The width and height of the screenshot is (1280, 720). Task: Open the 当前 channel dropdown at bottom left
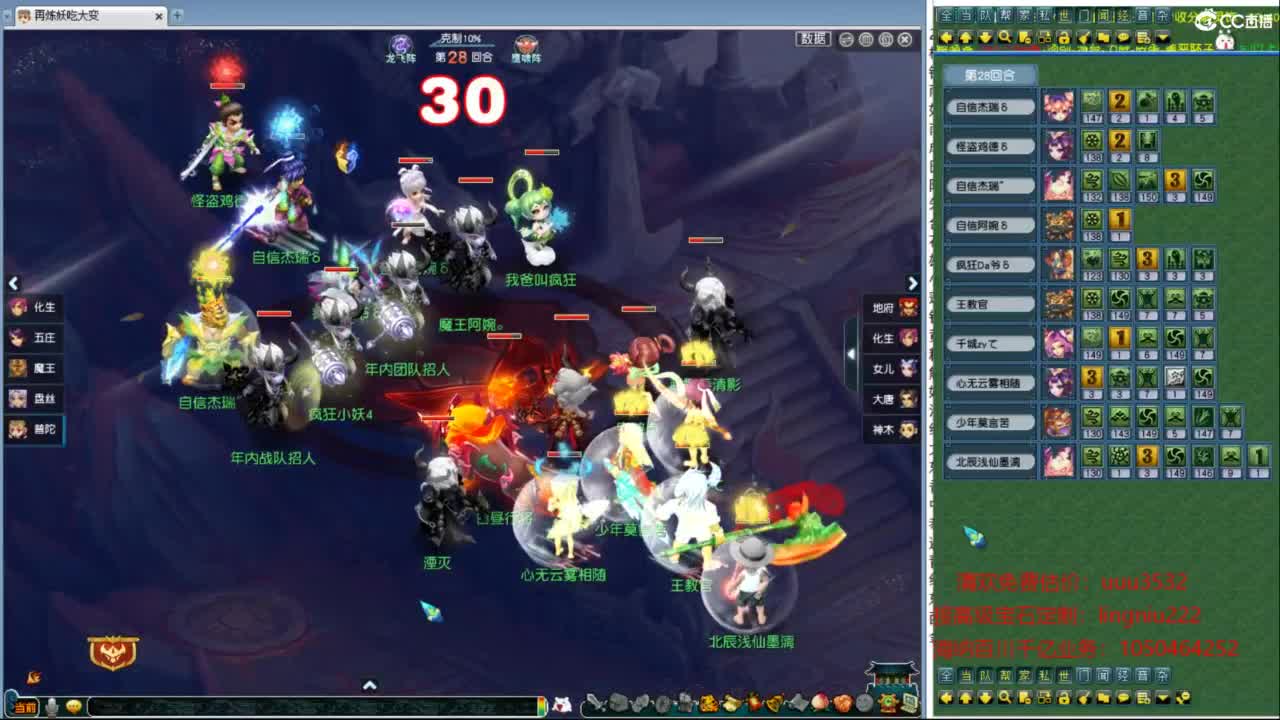[27, 708]
